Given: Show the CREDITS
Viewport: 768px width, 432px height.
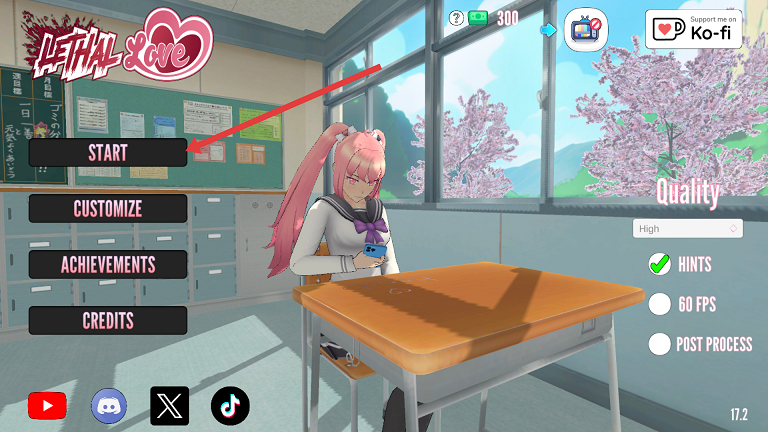Looking at the screenshot, I should click(x=107, y=320).
